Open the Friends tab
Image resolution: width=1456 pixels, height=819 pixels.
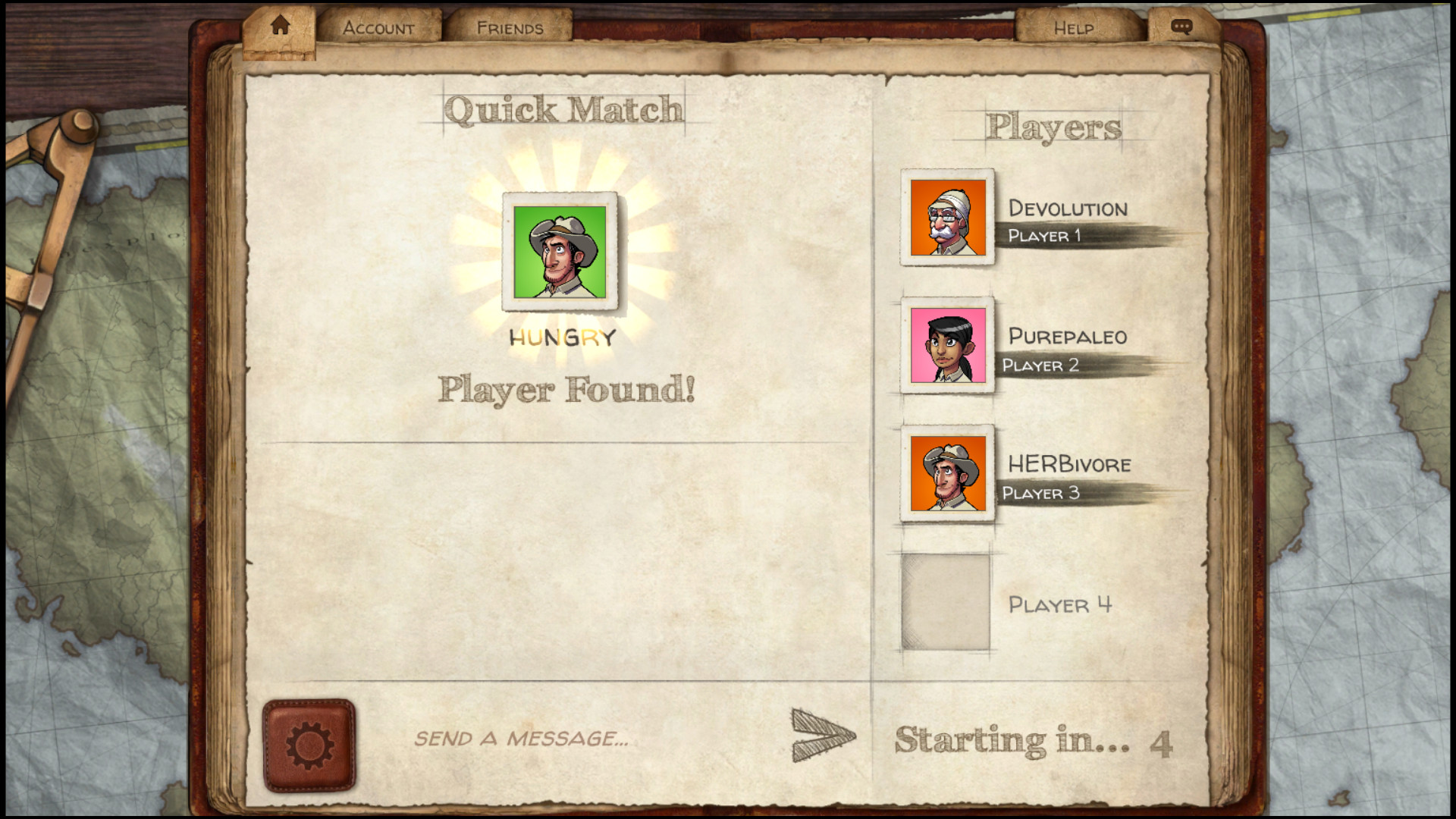click(x=510, y=27)
